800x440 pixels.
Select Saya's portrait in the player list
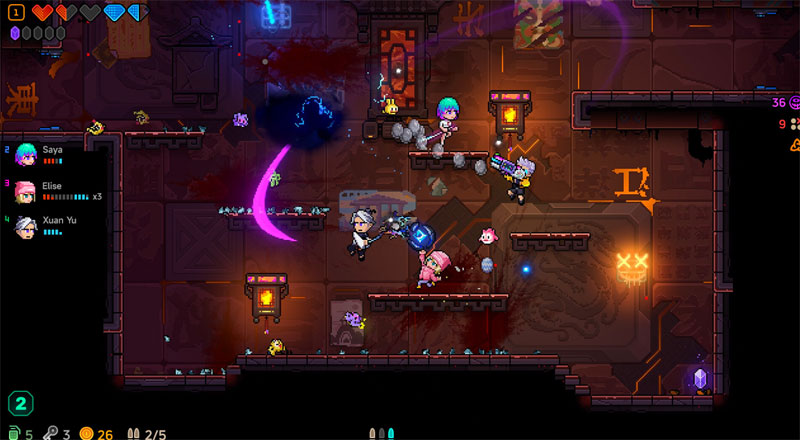click(x=27, y=154)
